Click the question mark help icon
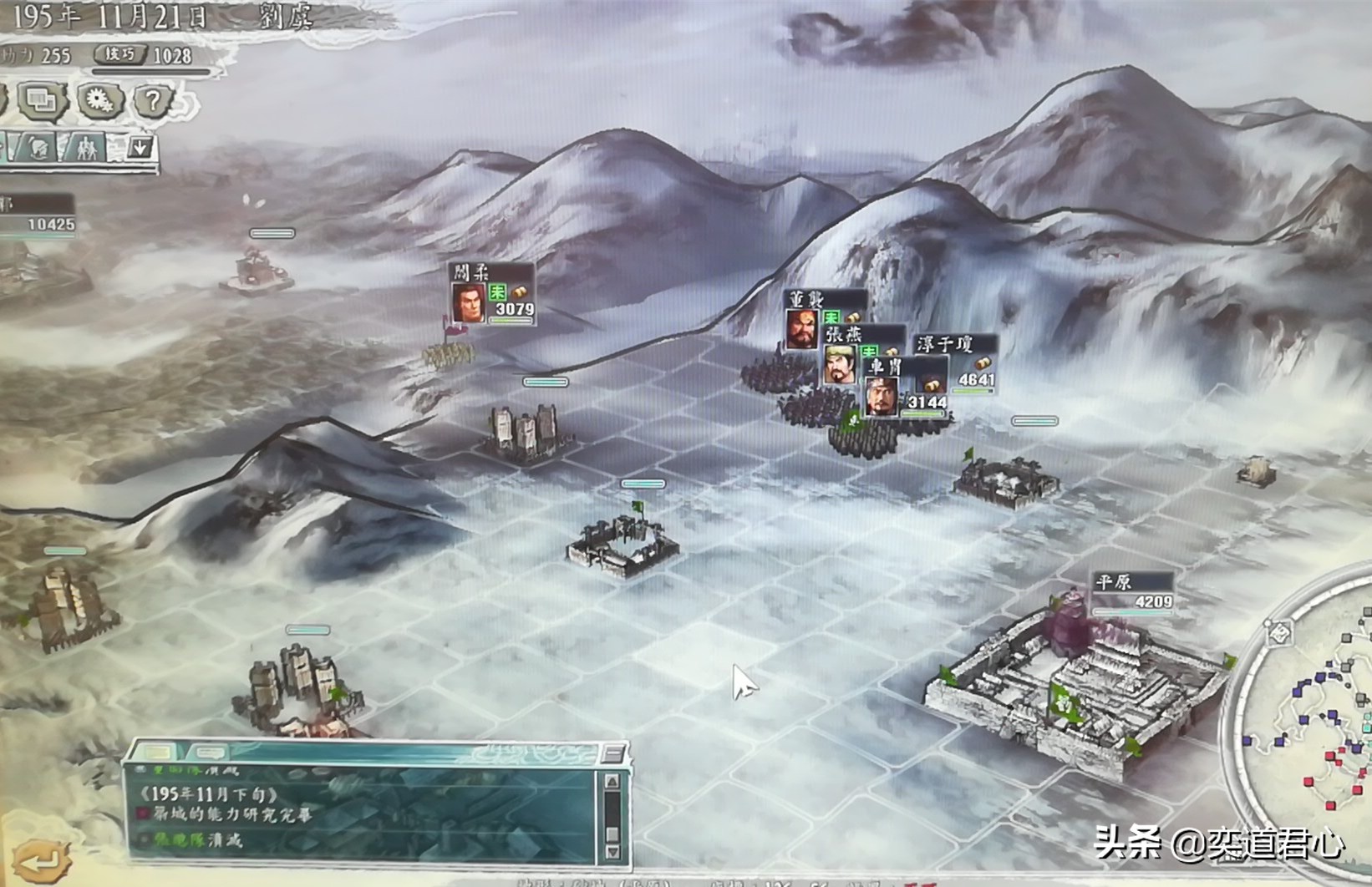 tap(151, 99)
